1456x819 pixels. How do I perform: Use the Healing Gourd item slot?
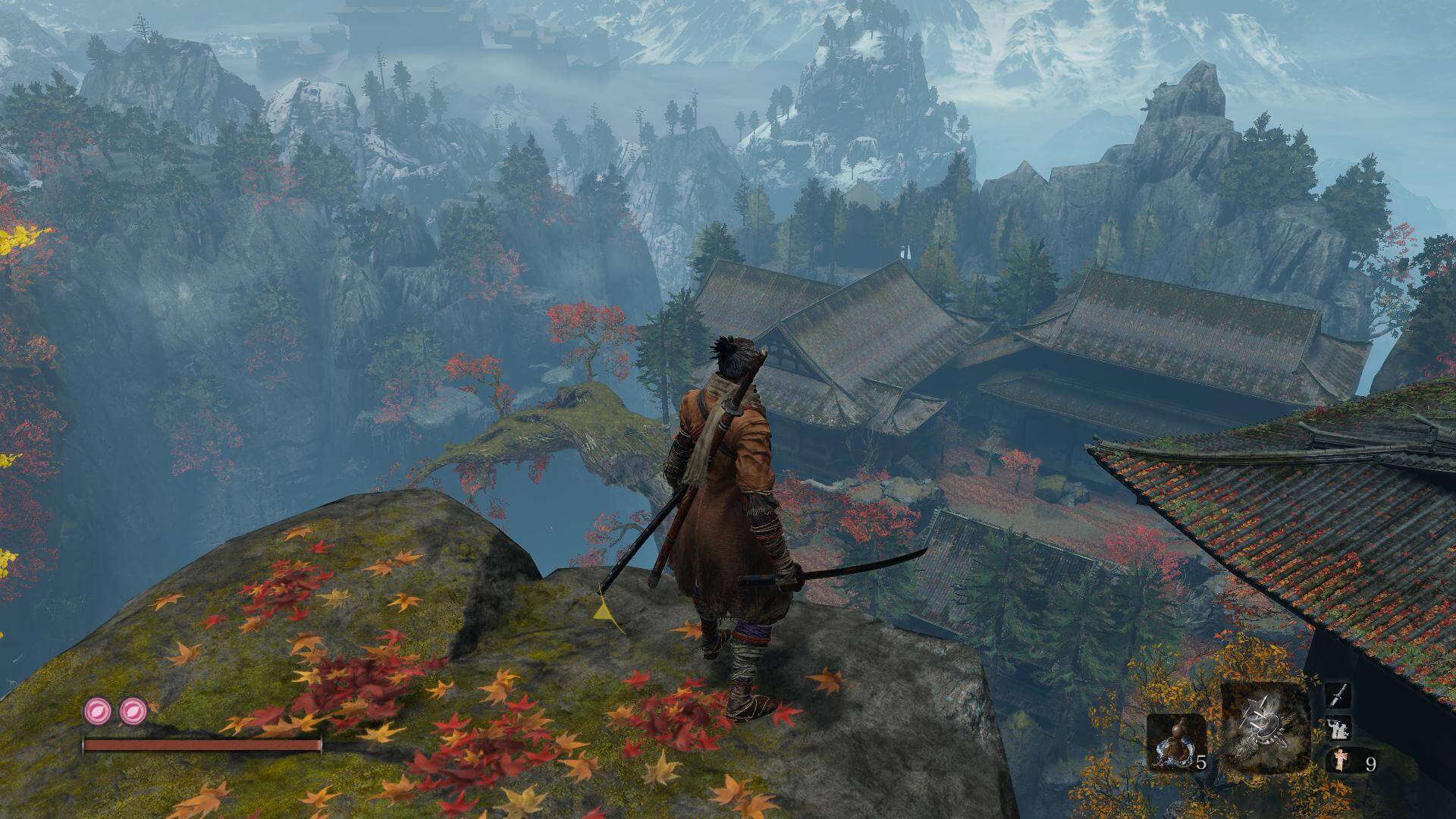(x=1174, y=742)
